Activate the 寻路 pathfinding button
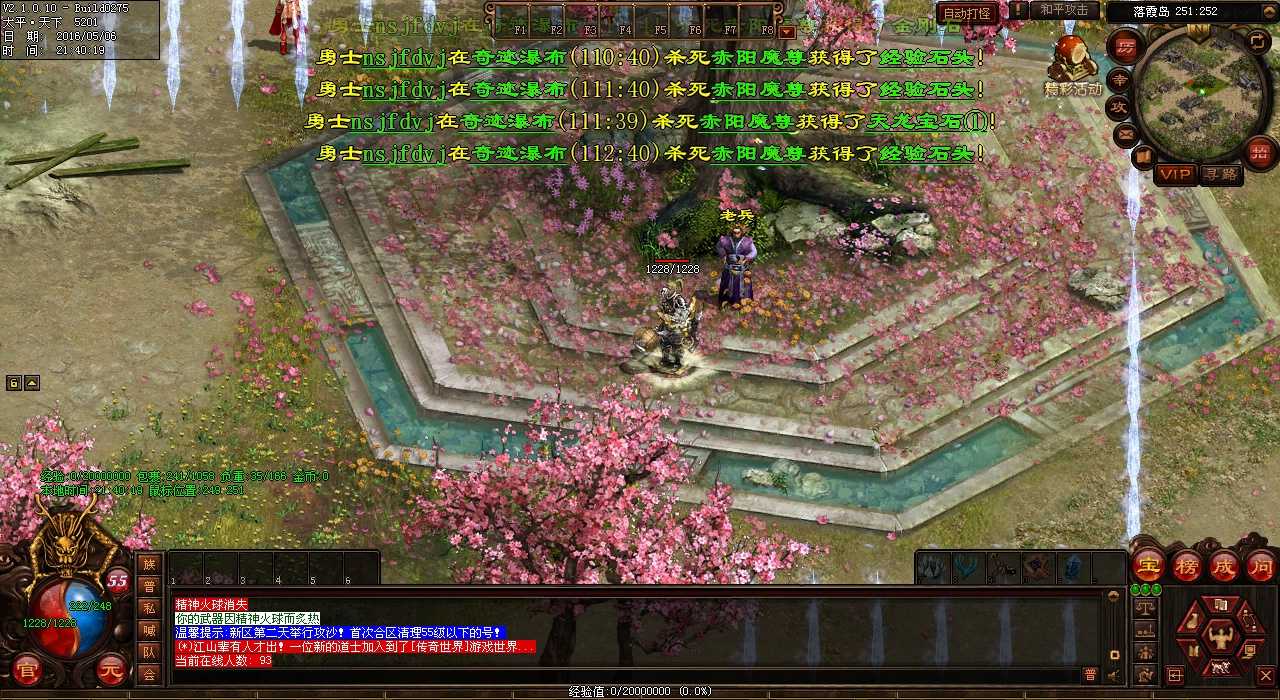 (1221, 174)
